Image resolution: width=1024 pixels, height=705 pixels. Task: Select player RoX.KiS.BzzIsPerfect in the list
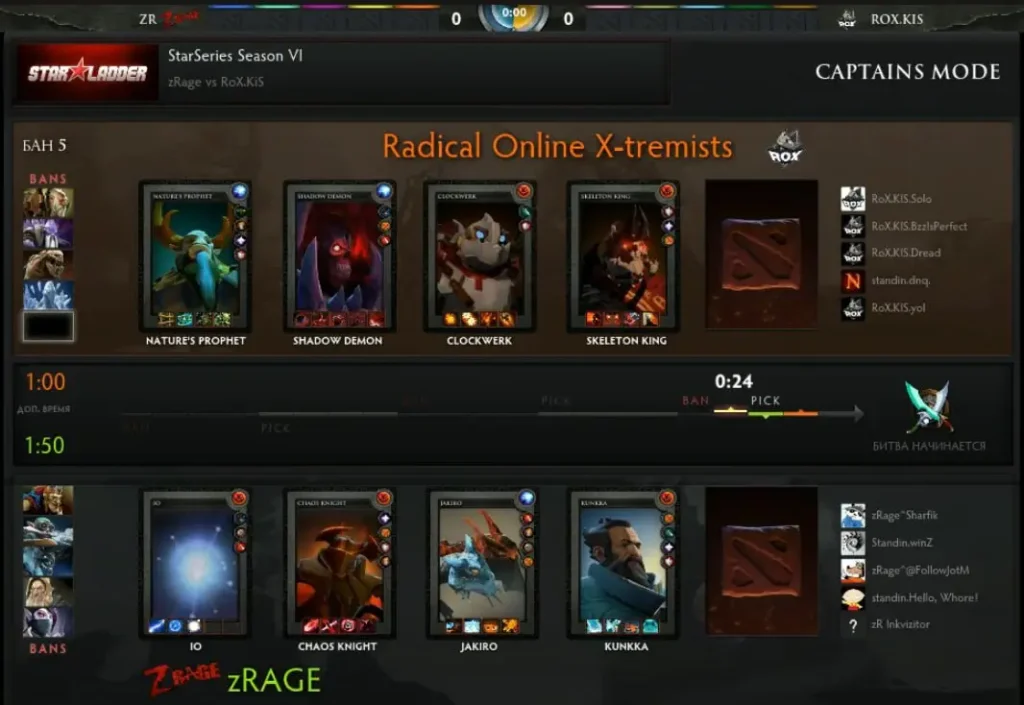tap(918, 226)
